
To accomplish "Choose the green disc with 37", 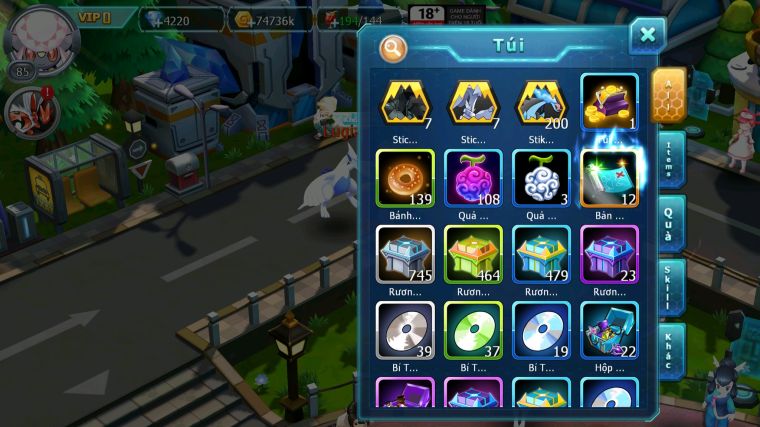I will pos(473,330).
